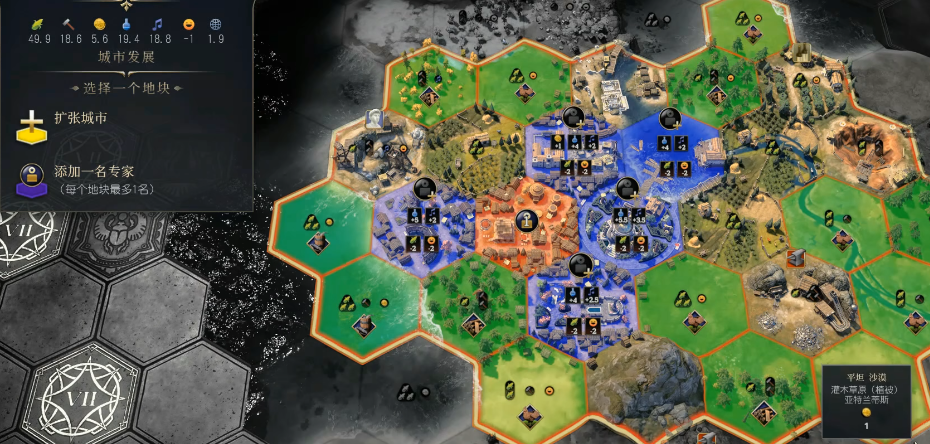Add specialist on the tile yielding +6.5 science
930x444 pixels.
coord(627,188)
